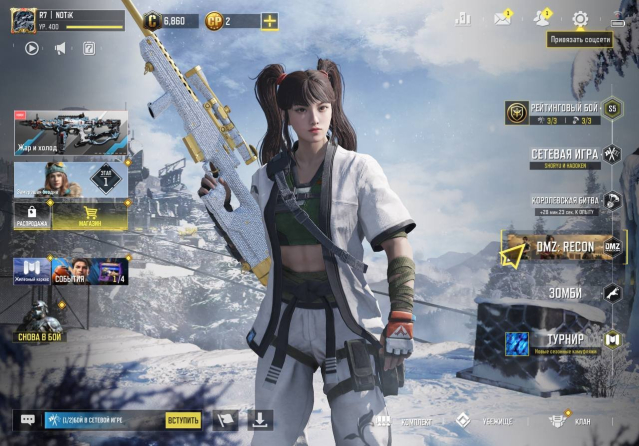This screenshot has width=639, height=446.
Task: Open the leaderboard bars icon
Action: coord(463,19)
